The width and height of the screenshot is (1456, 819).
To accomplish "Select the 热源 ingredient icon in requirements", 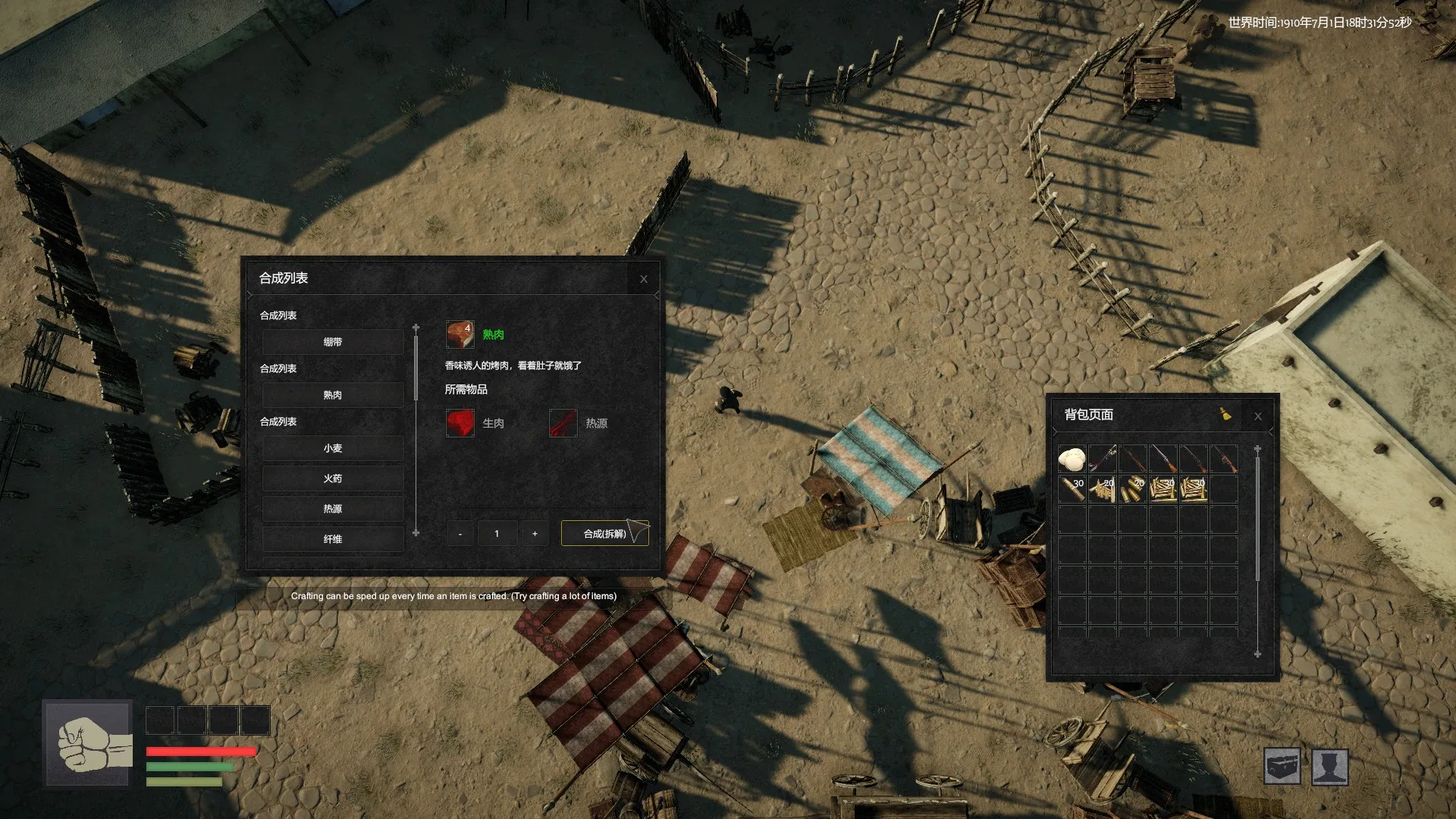I will (x=563, y=423).
